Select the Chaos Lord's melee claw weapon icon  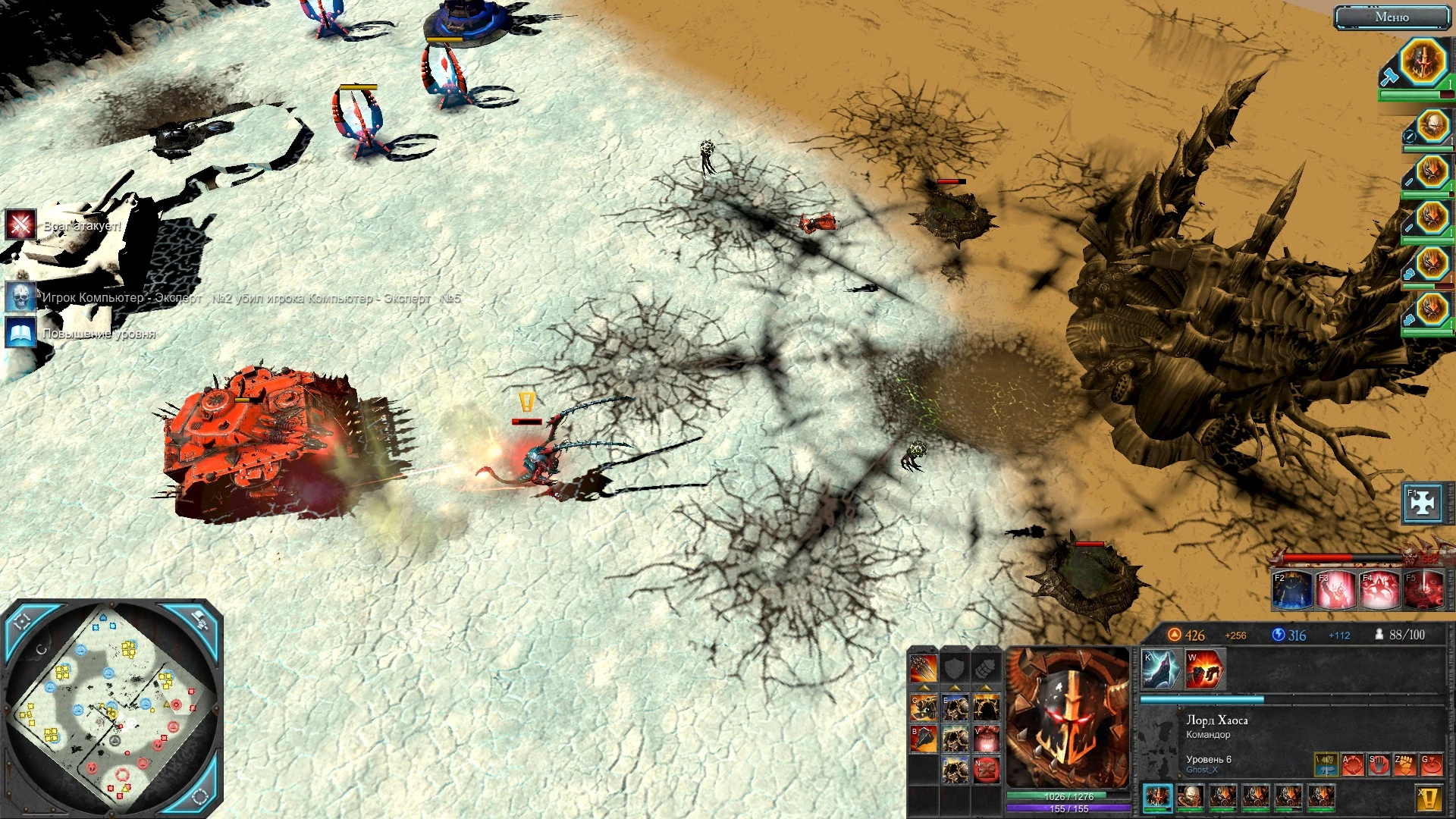coord(1158,669)
